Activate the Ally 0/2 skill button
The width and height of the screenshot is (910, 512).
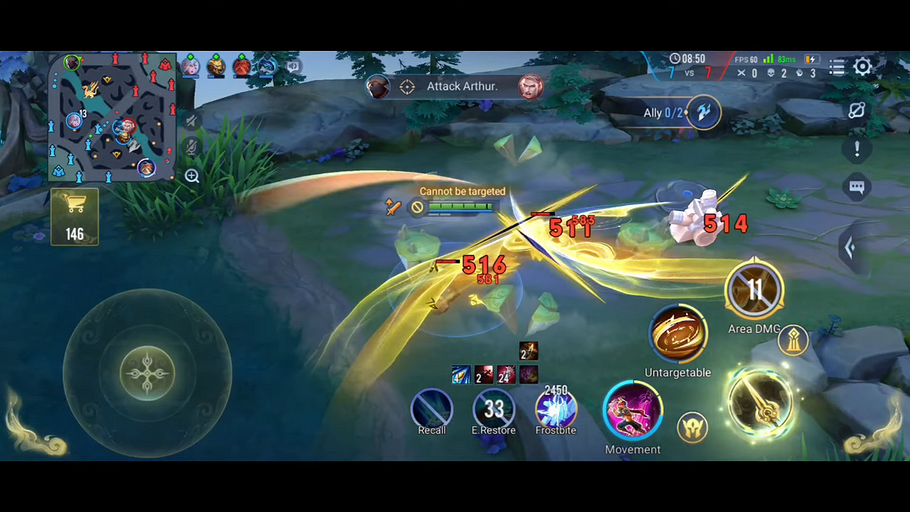coord(704,112)
